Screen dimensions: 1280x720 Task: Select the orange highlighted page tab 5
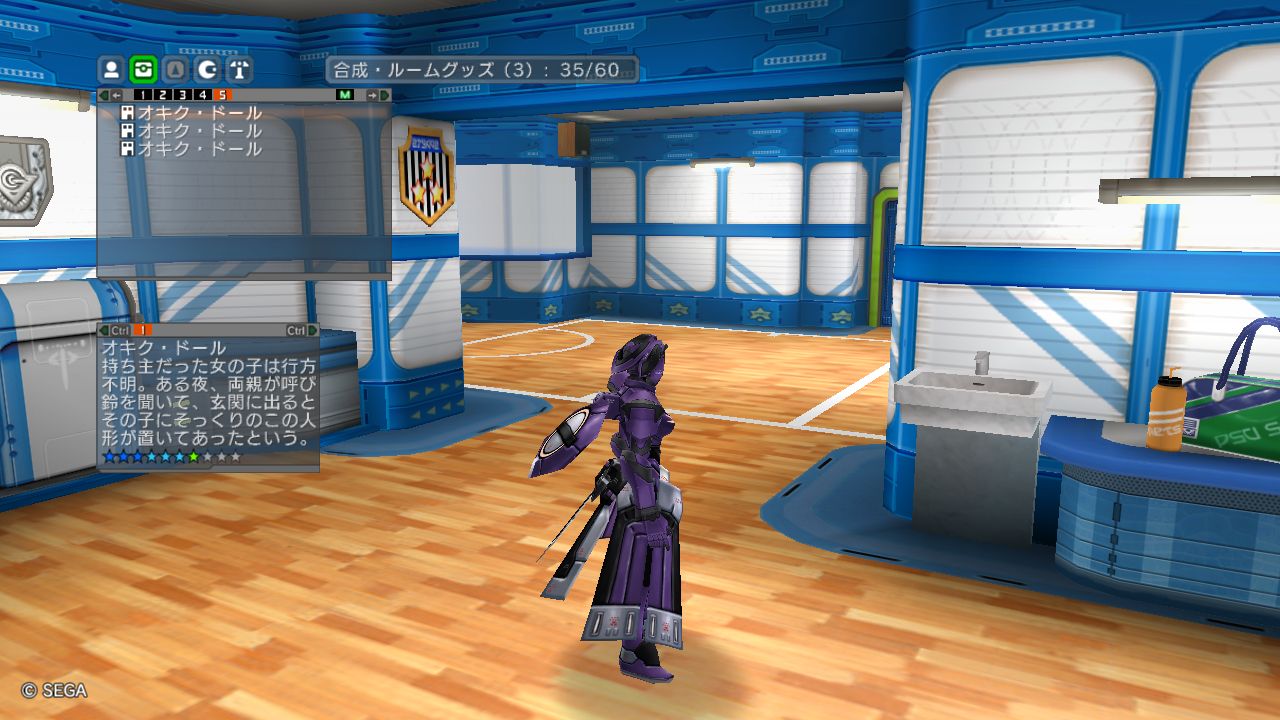[221, 95]
